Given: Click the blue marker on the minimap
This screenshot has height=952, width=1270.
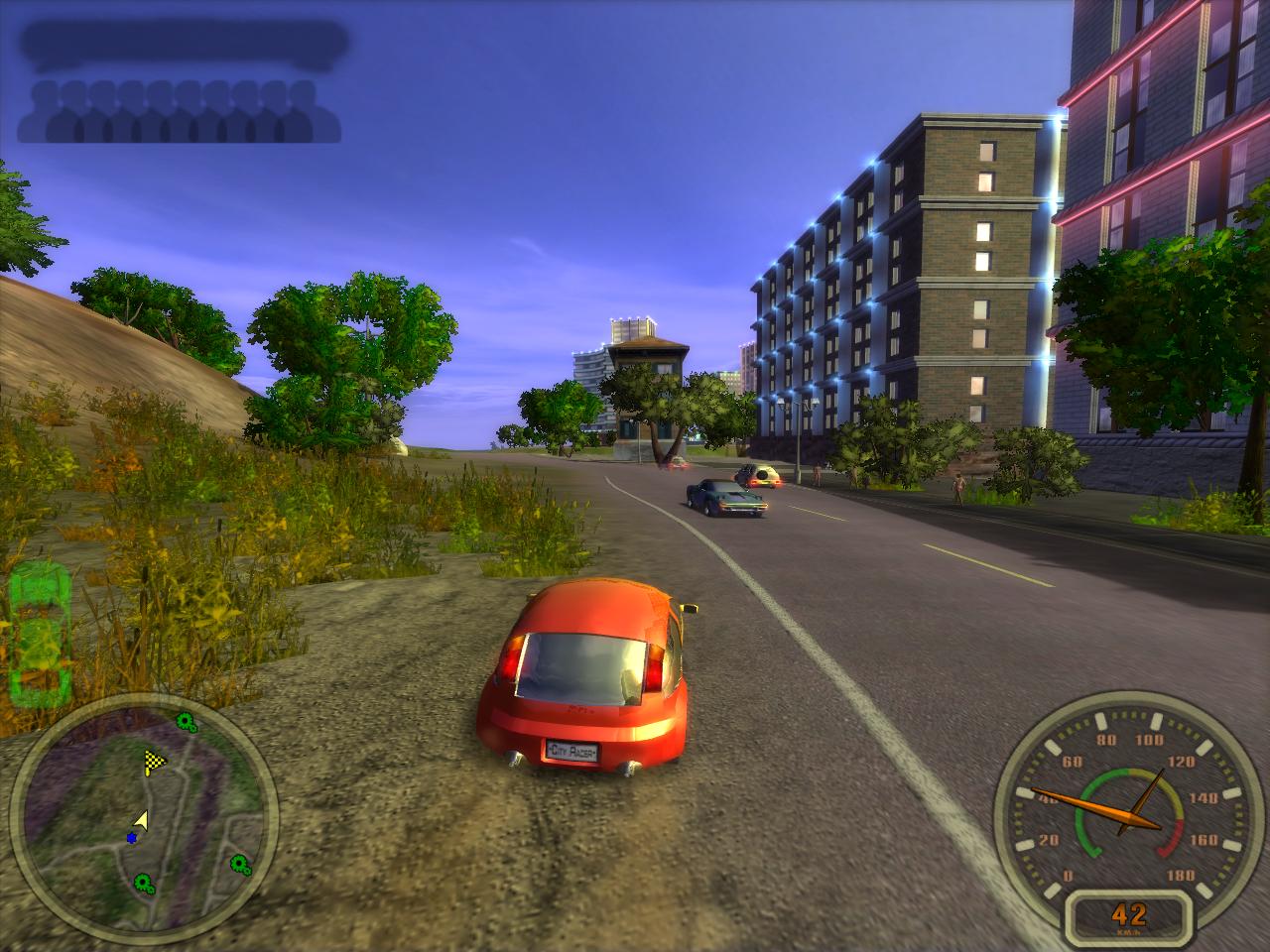Looking at the screenshot, I should click(x=132, y=838).
